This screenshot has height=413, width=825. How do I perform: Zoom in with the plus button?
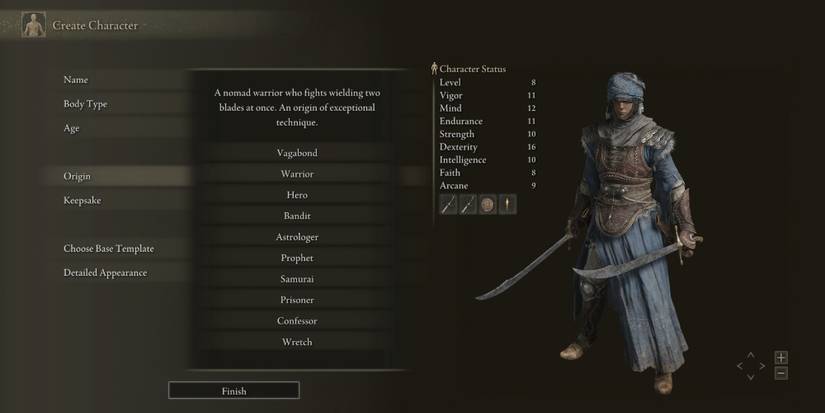point(781,357)
